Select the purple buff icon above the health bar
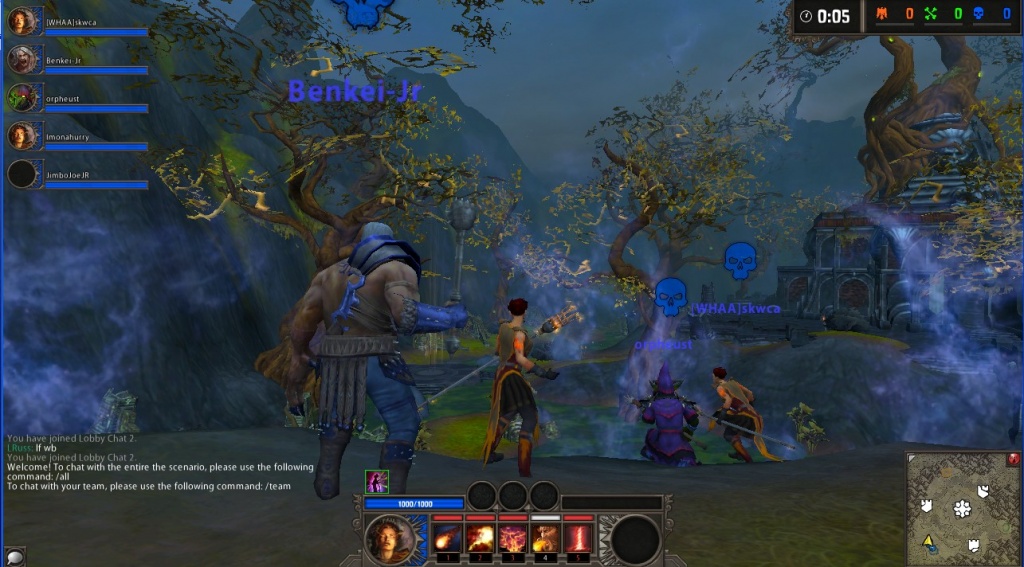Image resolution: width=1024 pixels, height=567 pixels. (x=377, y=482)
